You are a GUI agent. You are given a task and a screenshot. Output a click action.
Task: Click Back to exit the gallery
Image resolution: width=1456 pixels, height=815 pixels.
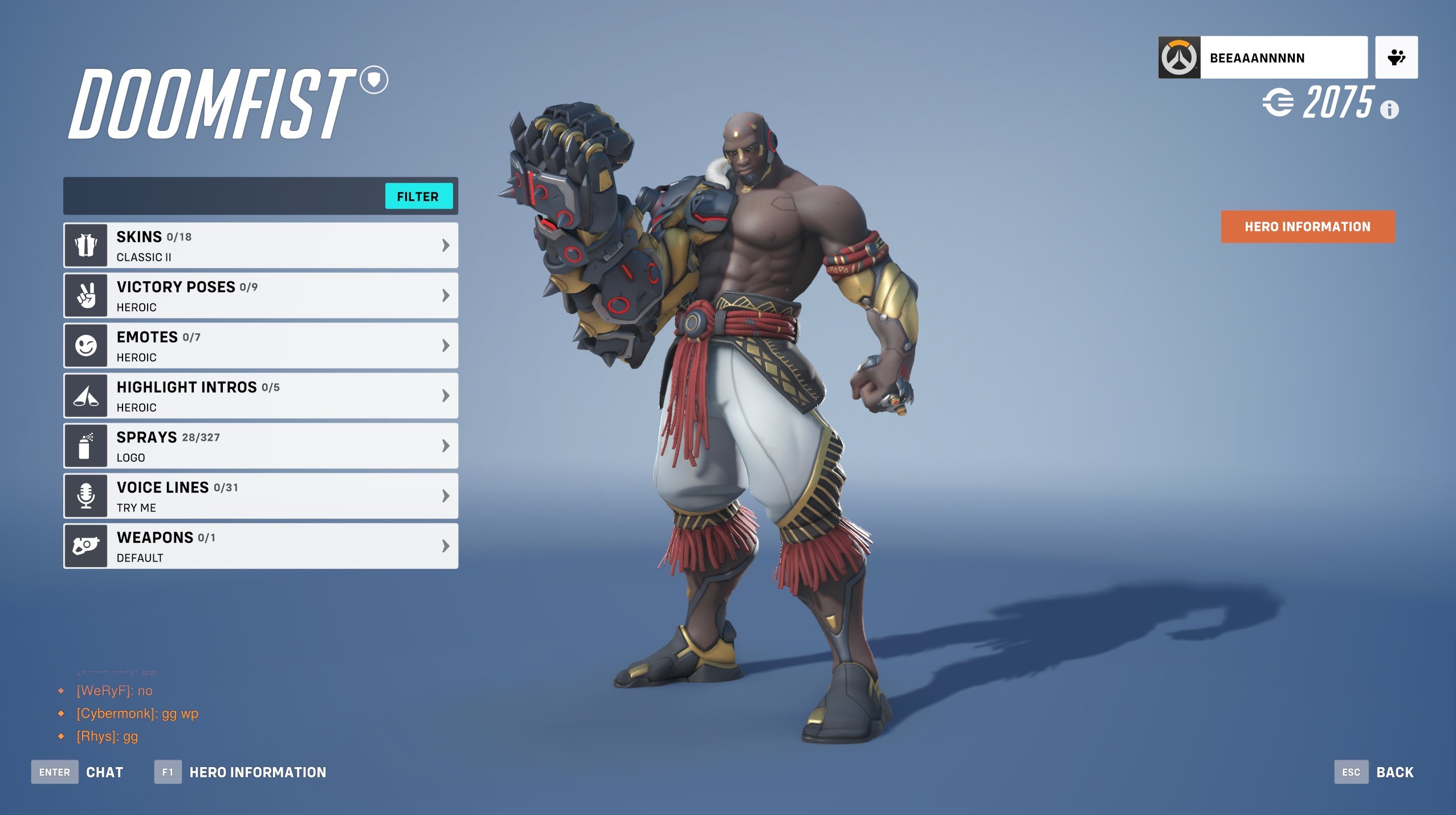coord(1394,772)
